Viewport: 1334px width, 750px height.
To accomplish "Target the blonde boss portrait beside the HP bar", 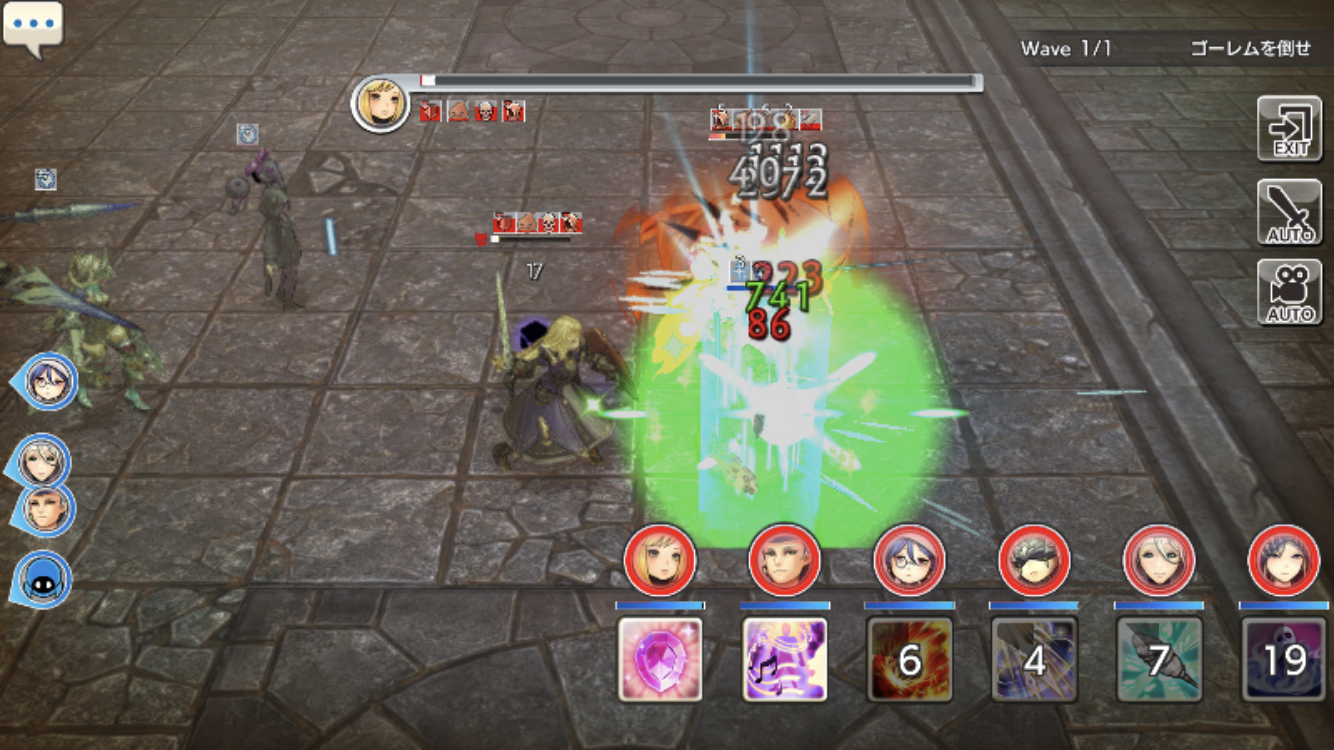I will coord(381,103).
